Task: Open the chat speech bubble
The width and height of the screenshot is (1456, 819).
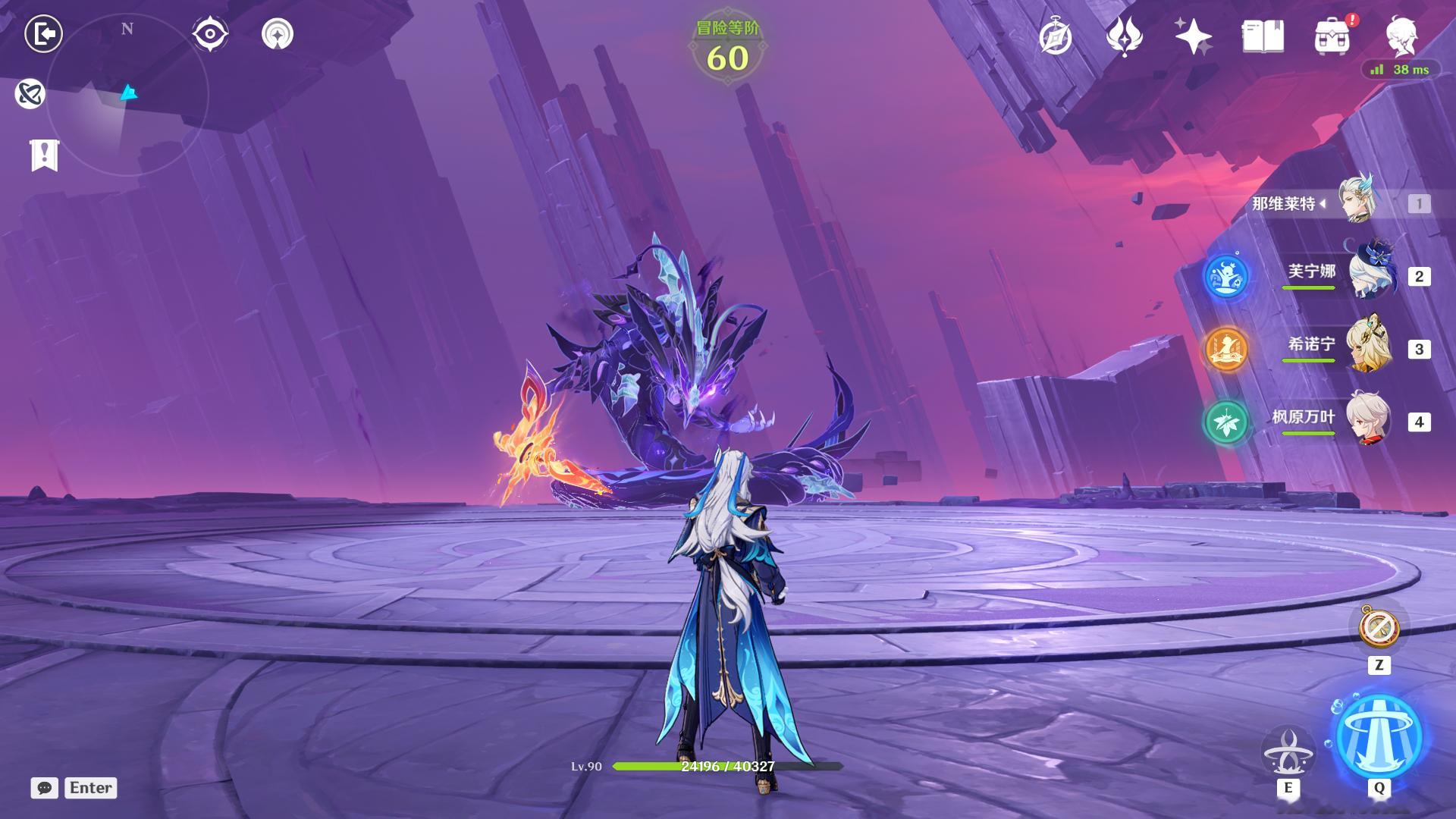Action: (x=45, y=788)
